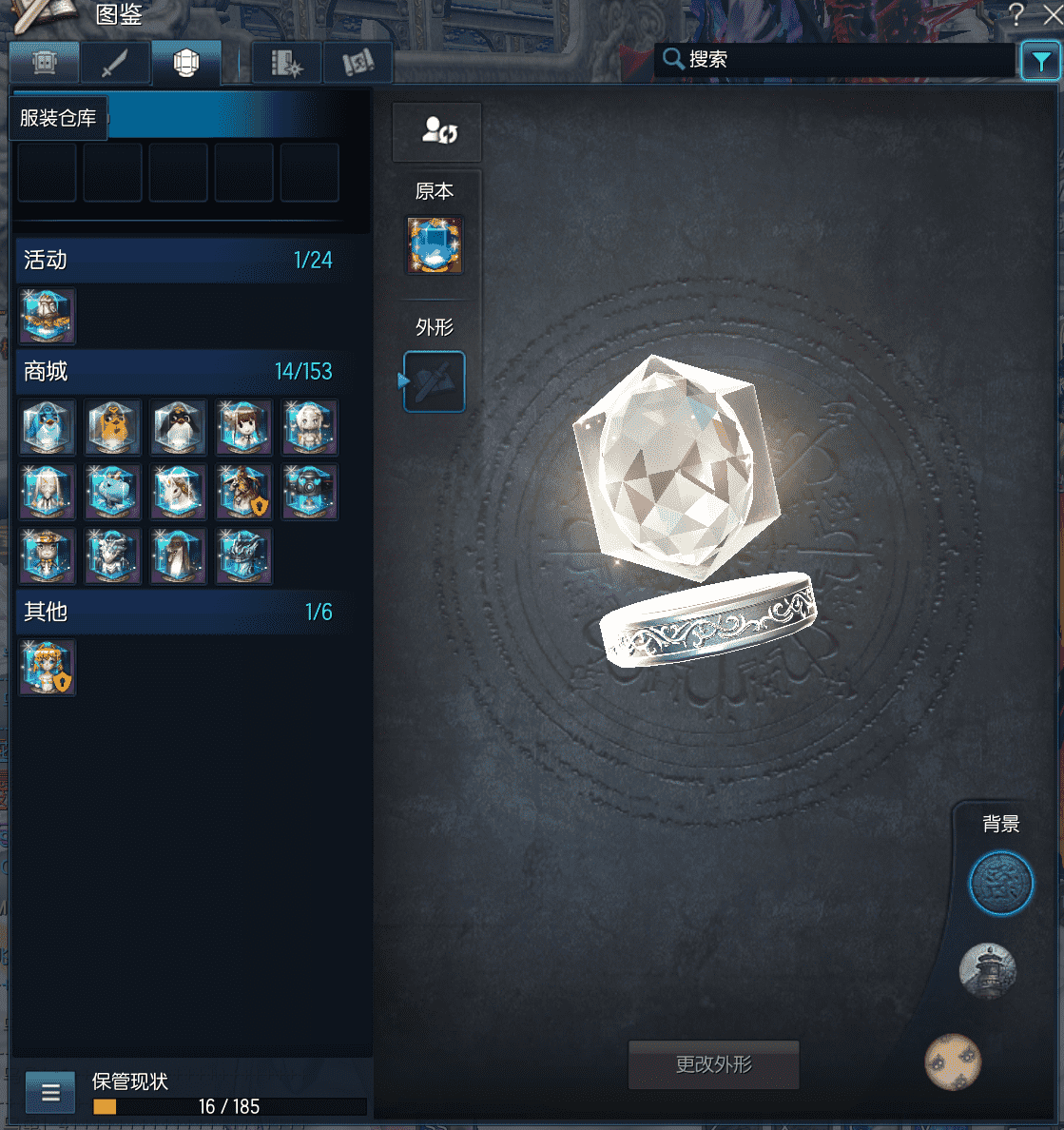Select the black penguin pet in 商城

pyautogui.click(x=179, y=427)
